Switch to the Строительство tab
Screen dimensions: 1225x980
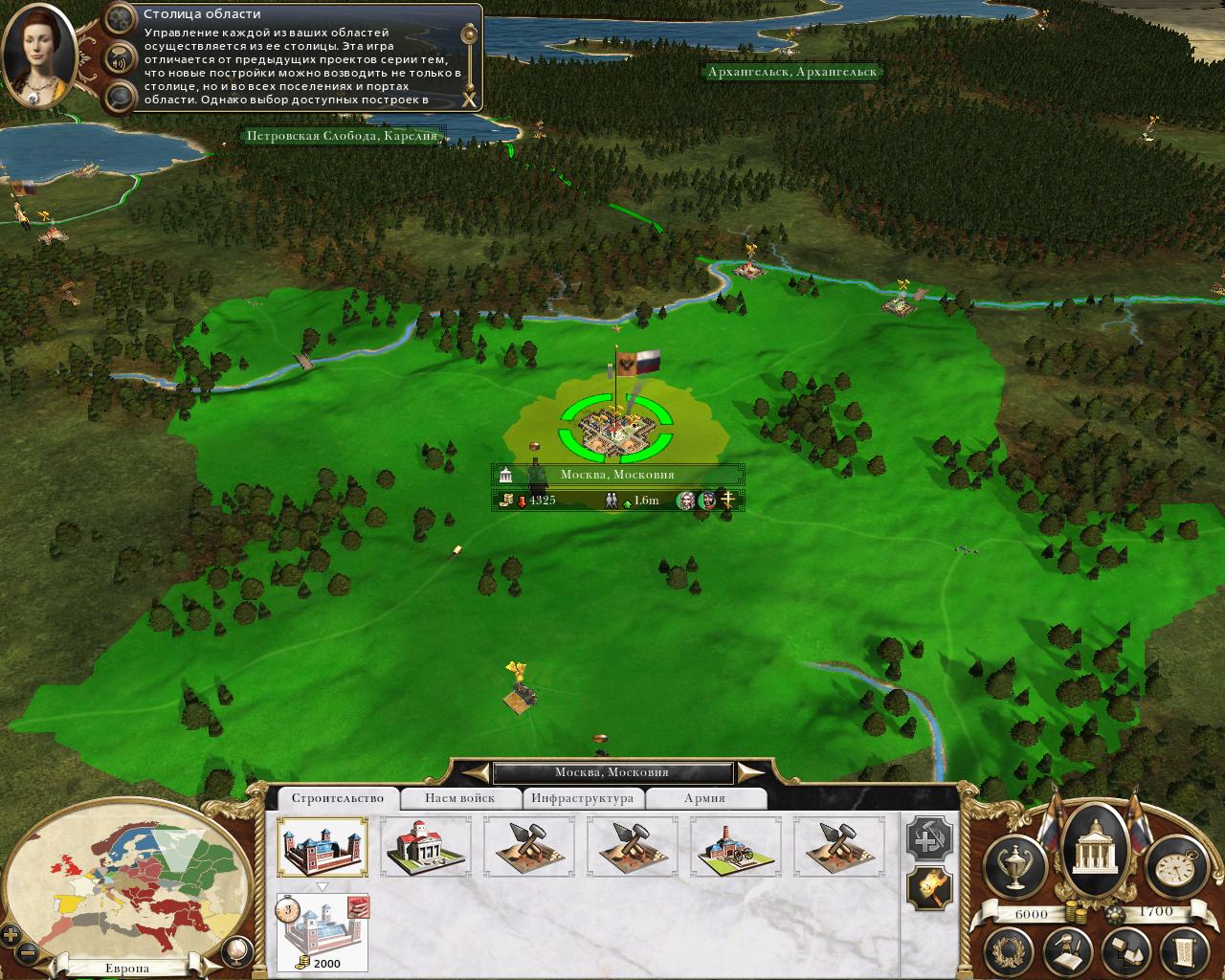[338, 798]
